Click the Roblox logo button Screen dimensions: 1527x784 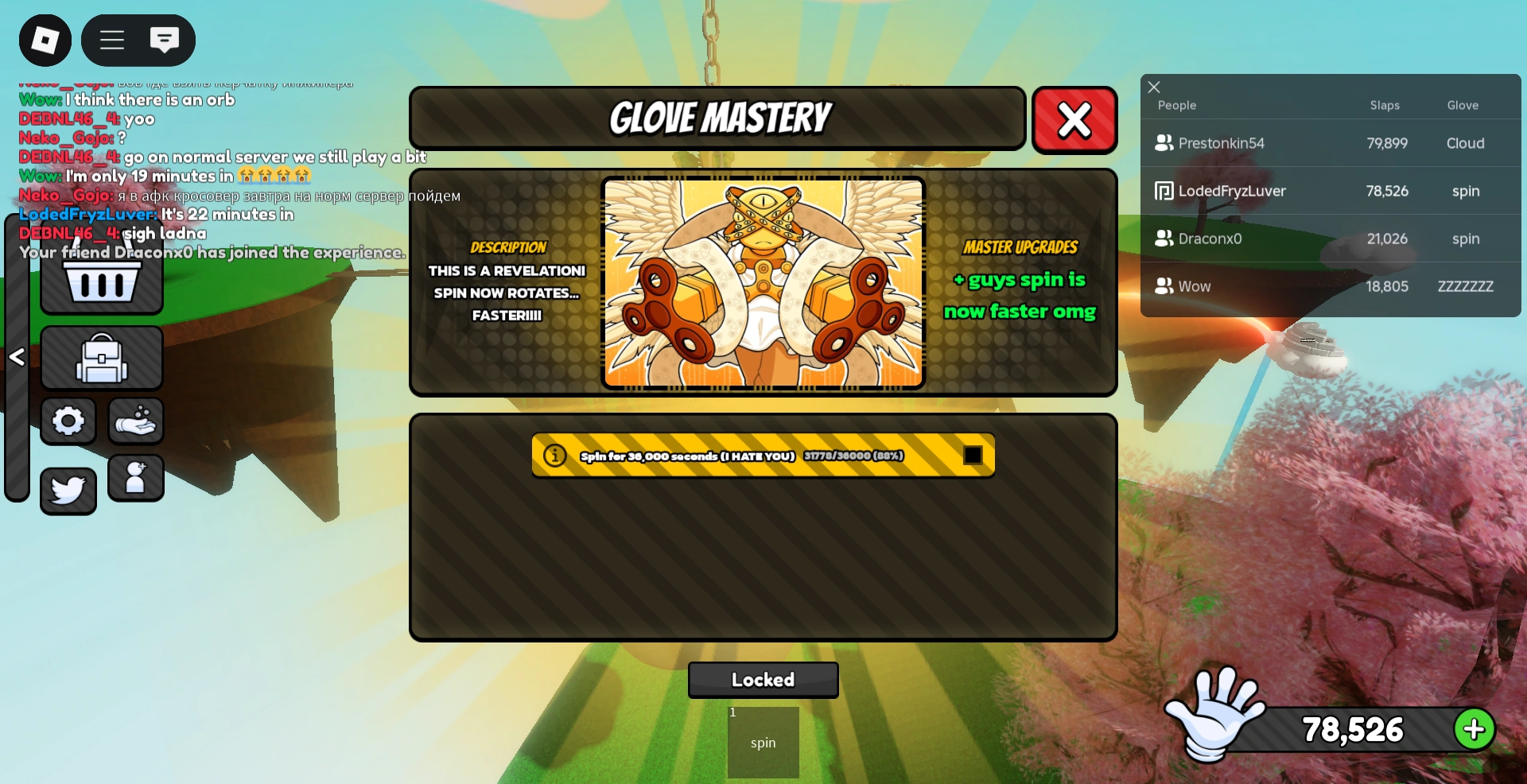tap(45, 40)
